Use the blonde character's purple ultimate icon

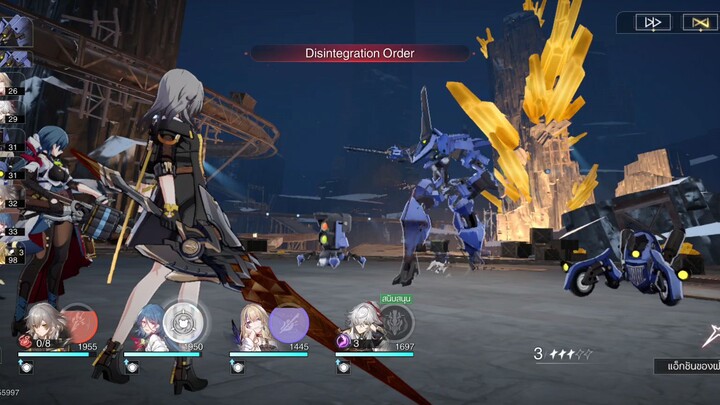pos(288,323)
